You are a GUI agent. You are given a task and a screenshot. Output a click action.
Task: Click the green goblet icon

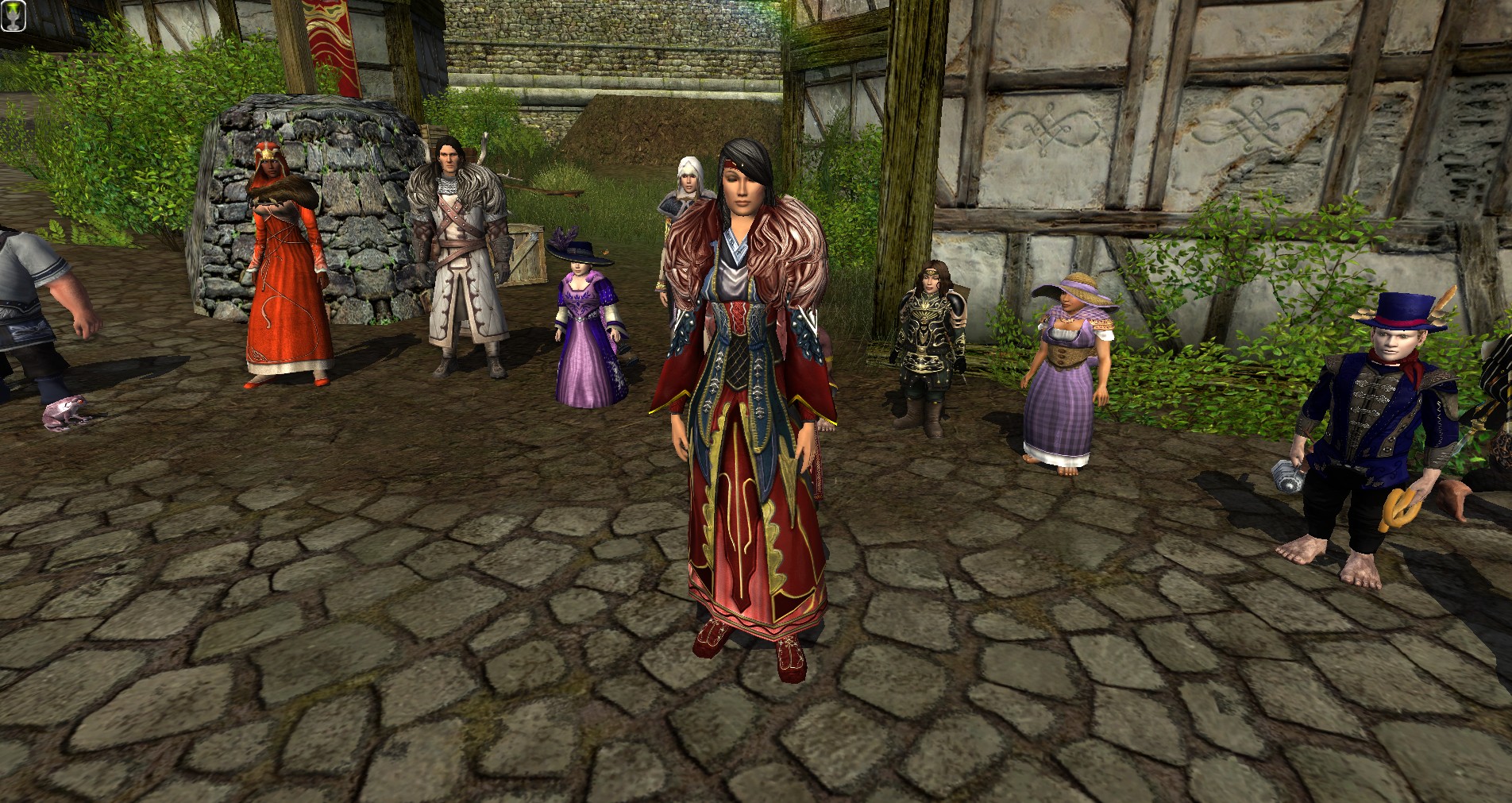click(13, 14)
